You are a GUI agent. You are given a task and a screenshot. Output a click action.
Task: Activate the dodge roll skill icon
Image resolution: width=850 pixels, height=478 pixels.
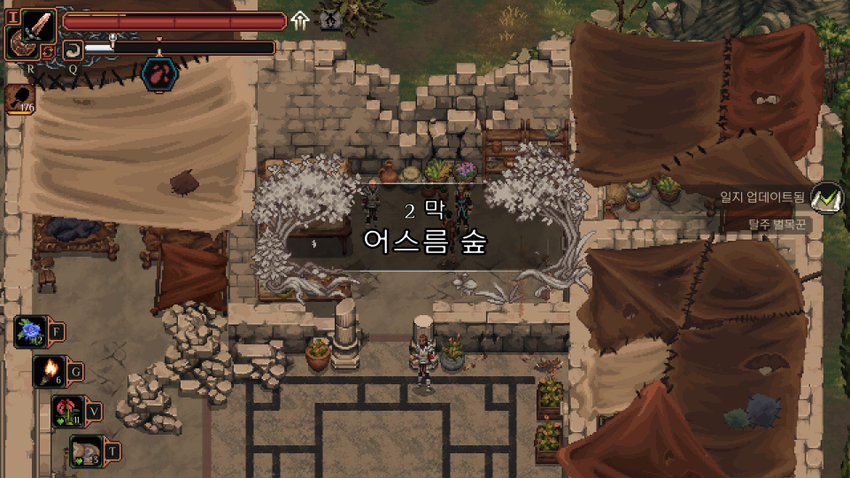[x=72, y=49]
